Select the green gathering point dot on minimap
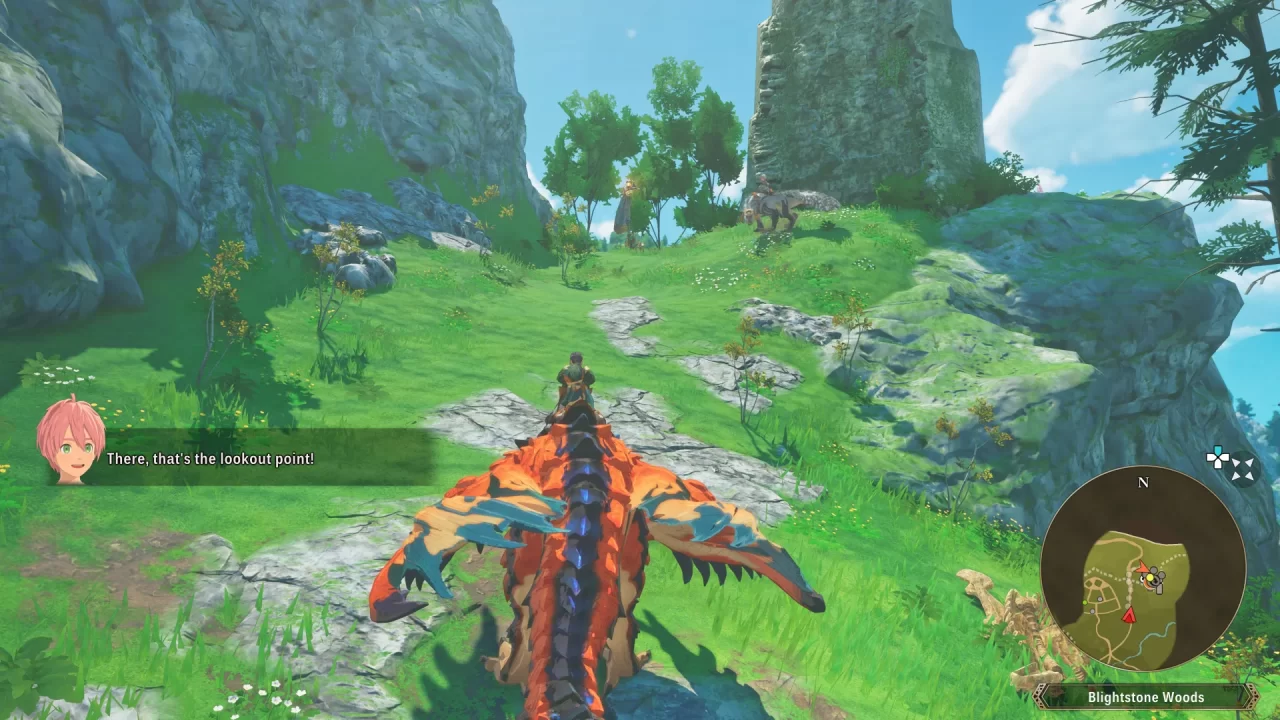This screenshot has height=720, width=1280. [x=1084, y=601]
